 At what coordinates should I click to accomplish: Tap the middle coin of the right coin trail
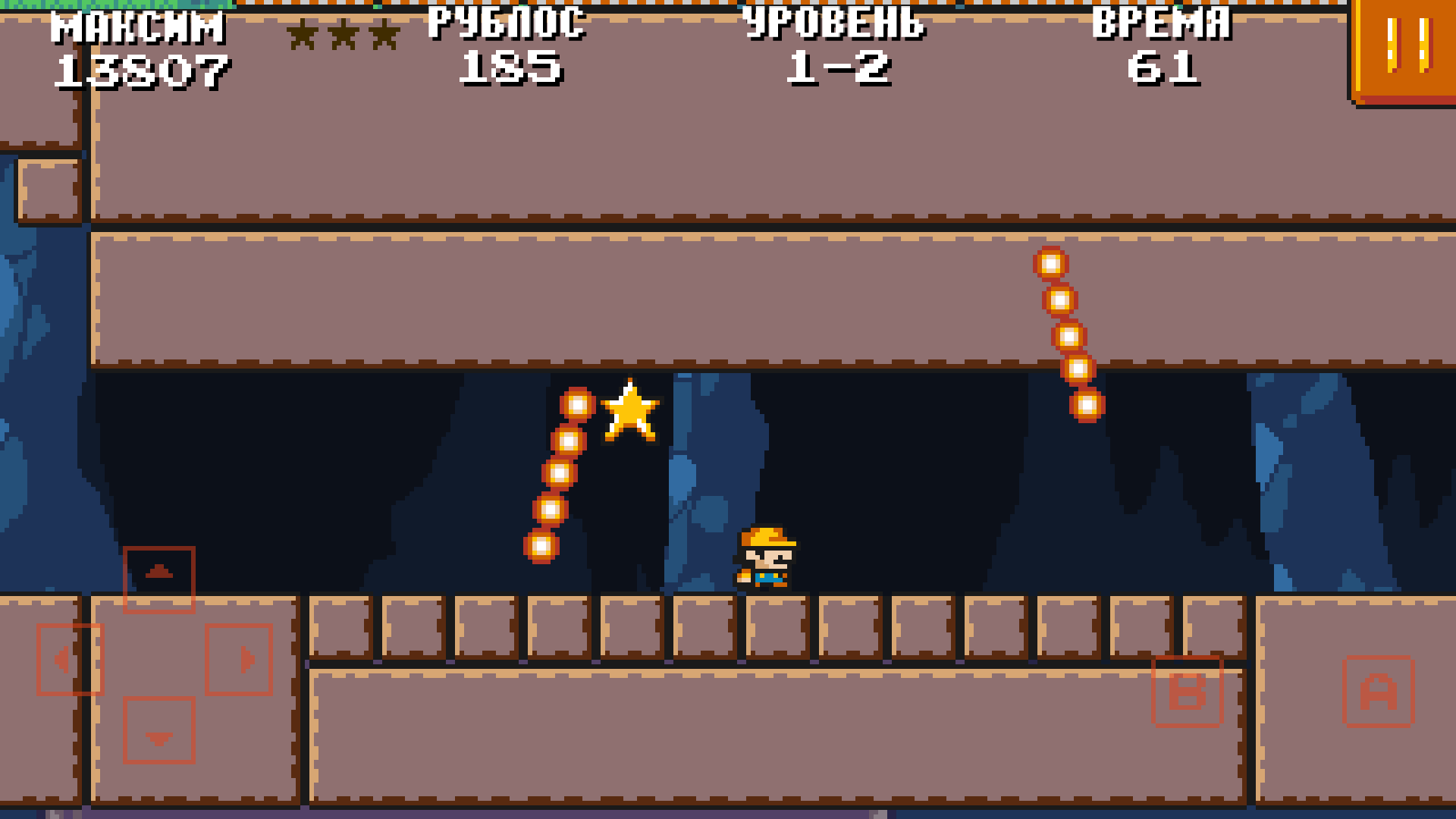pyautogui.click(x=1071, y=337)
